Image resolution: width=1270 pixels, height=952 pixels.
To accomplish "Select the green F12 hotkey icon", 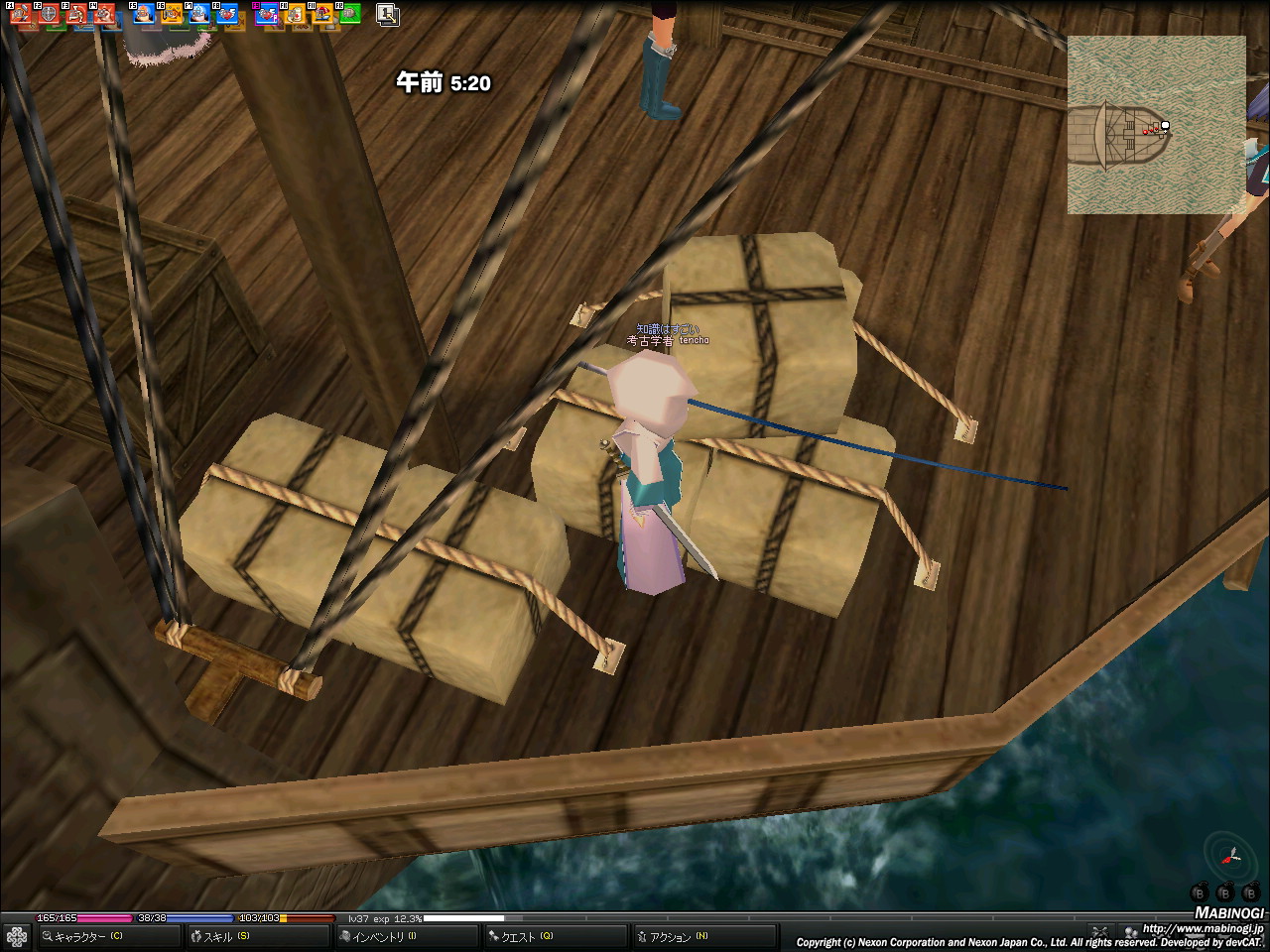I will [349, 14].
